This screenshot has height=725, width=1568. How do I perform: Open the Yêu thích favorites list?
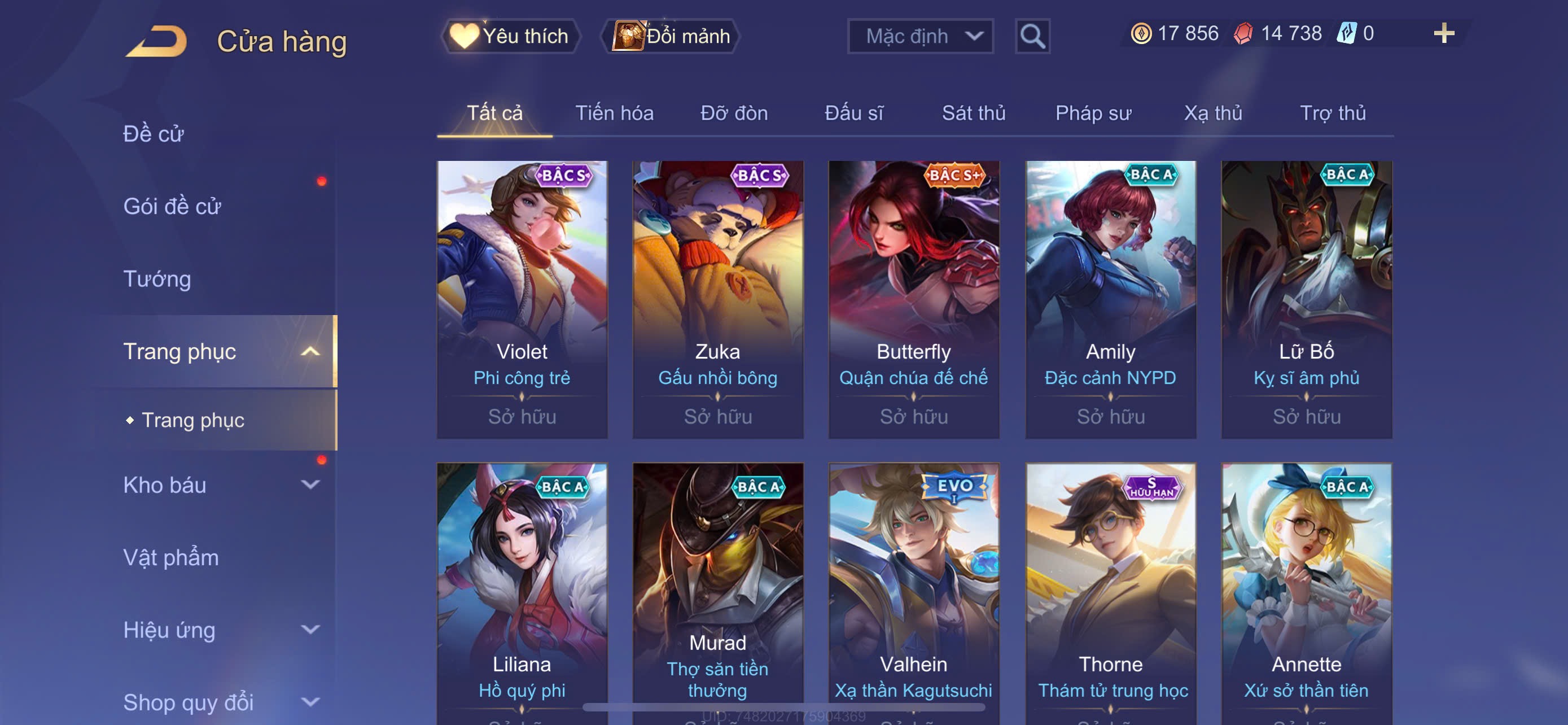pyautogui.click(x=510, y=36)
